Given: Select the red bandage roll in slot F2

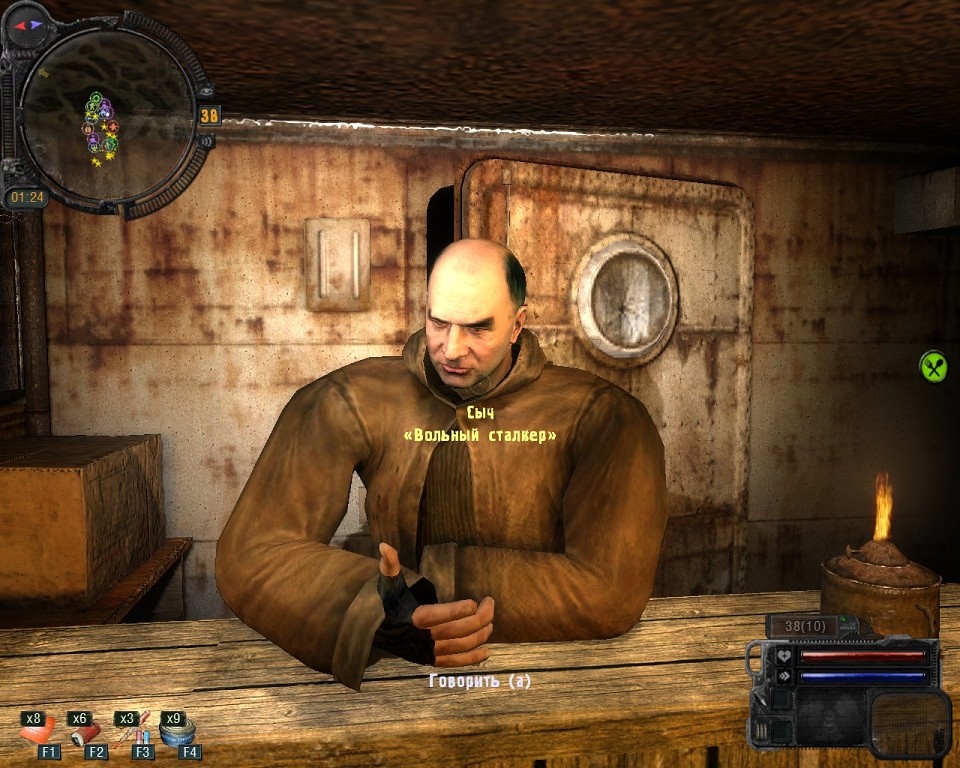Looking at the screenshot, I should coord(83,733).
